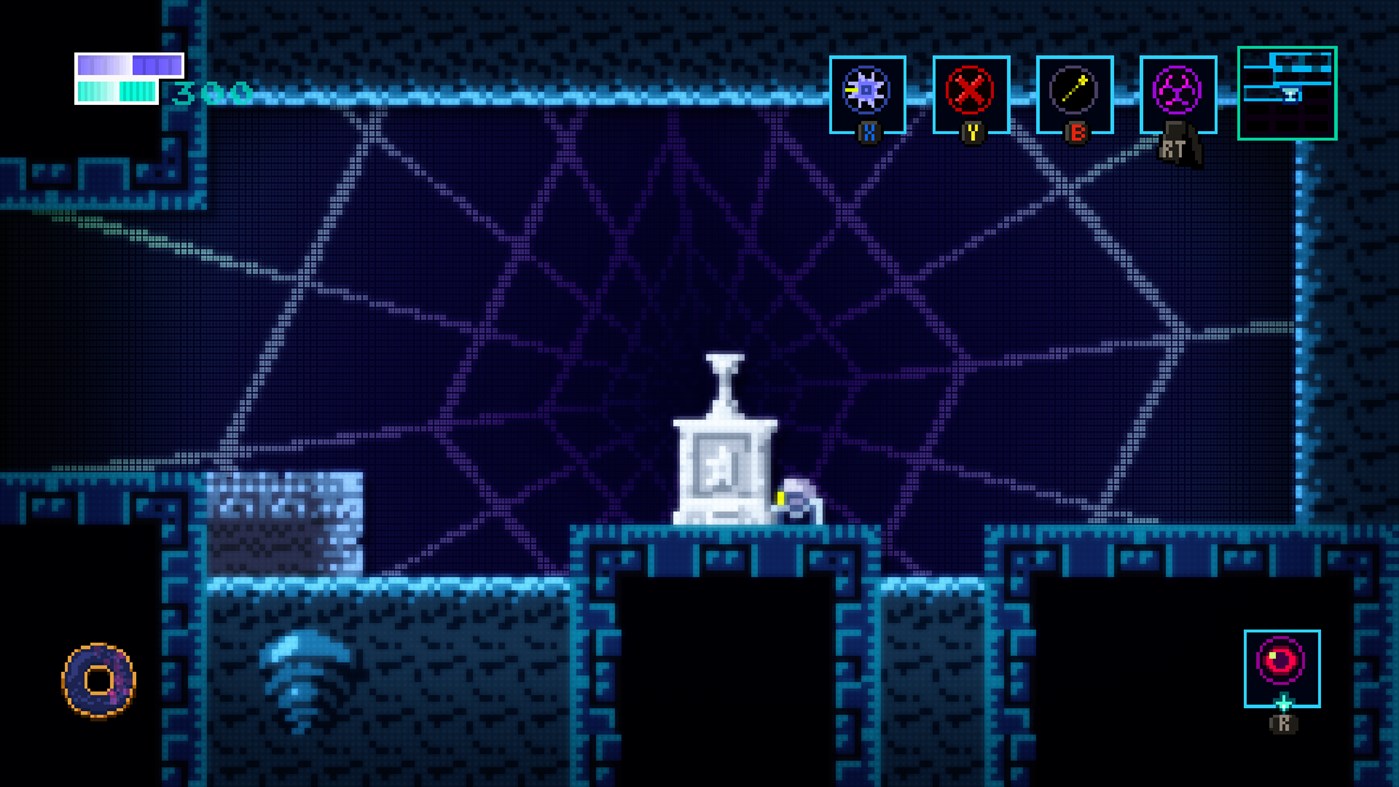Open the eye drone ability mapped to R
Image resolution: width=1399 pixels, height=787 pixels.
coord(1282,668)
